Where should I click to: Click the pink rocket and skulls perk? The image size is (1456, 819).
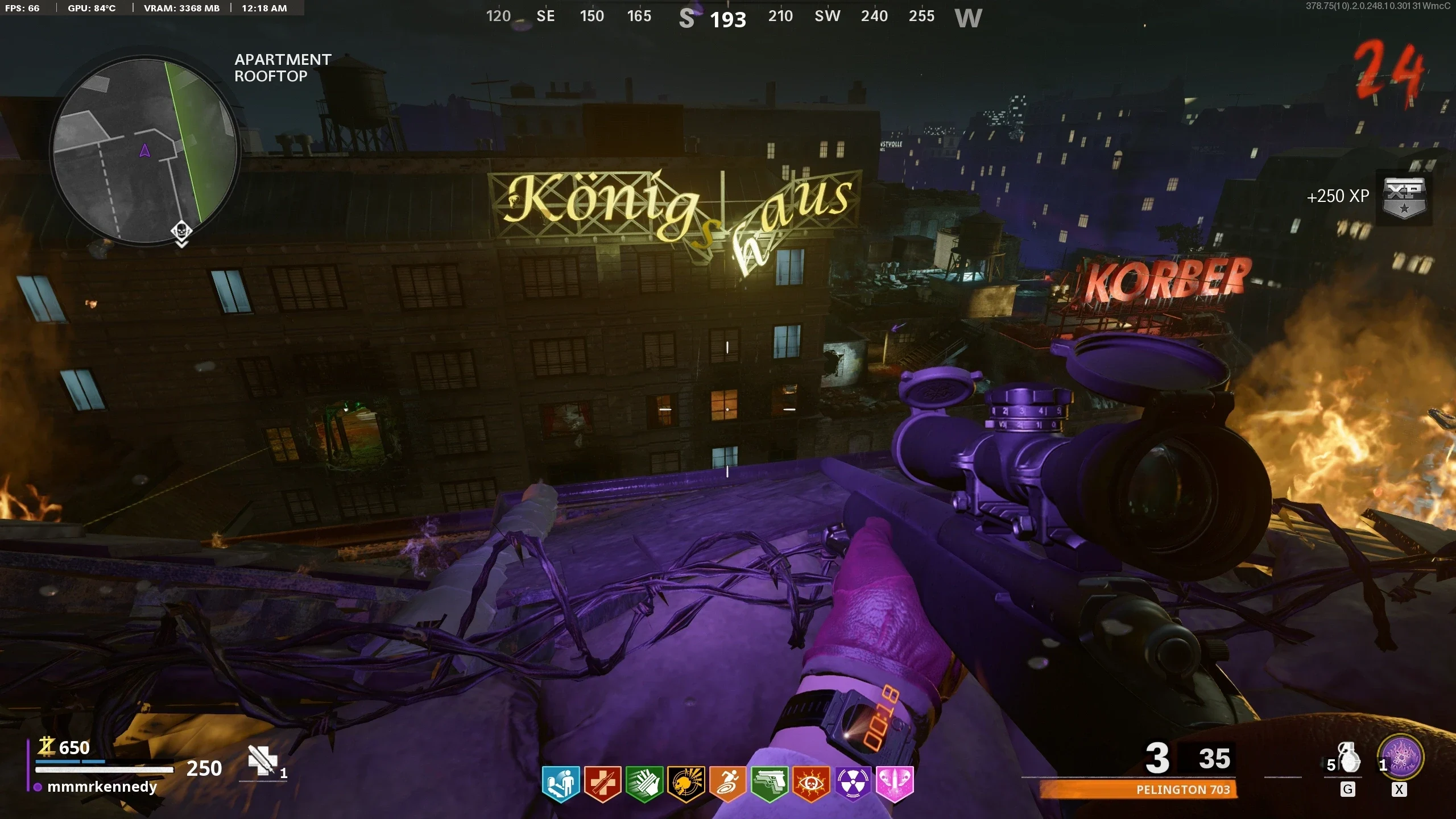895,783
